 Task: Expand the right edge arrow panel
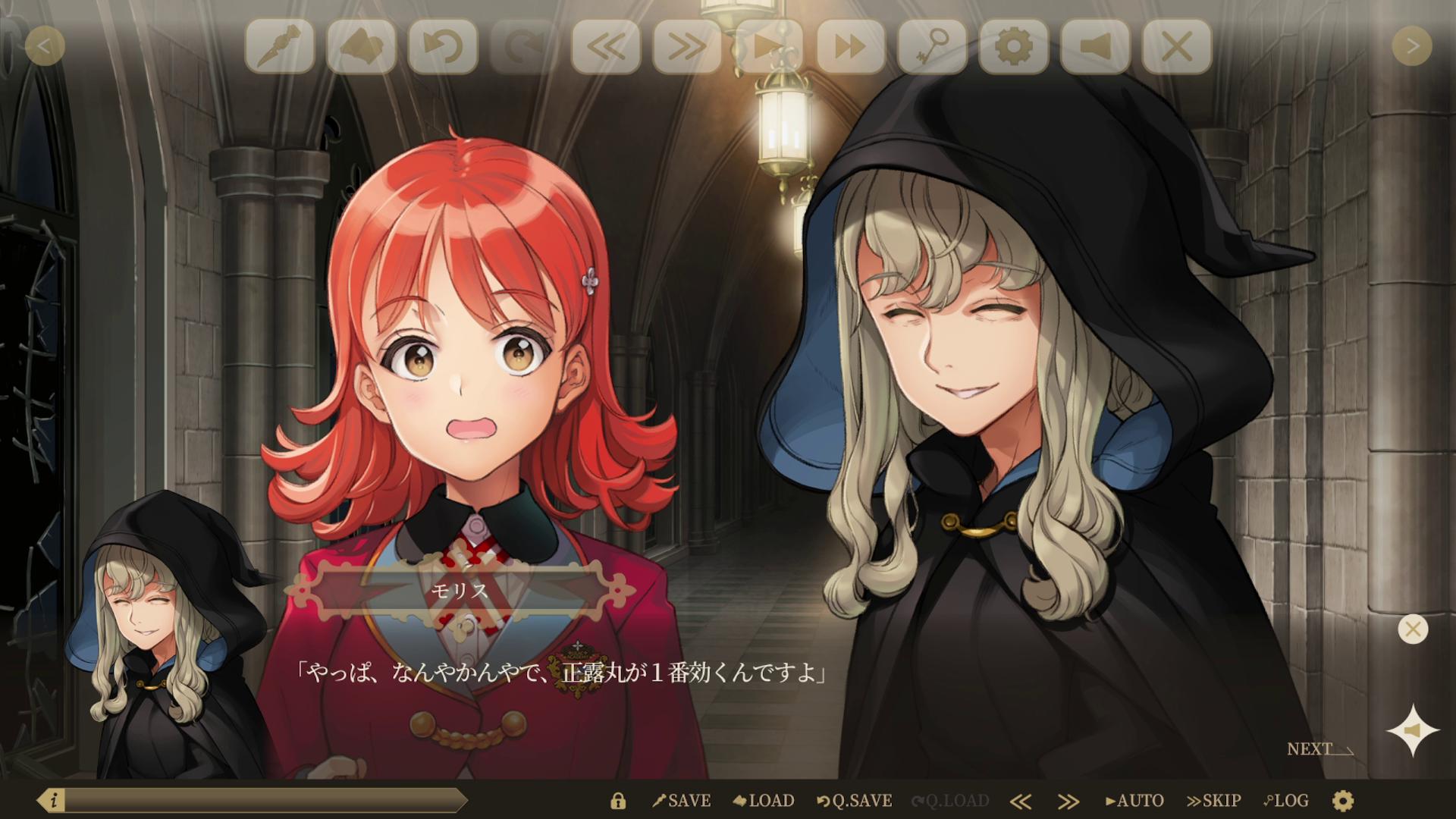coord(1412,45)
